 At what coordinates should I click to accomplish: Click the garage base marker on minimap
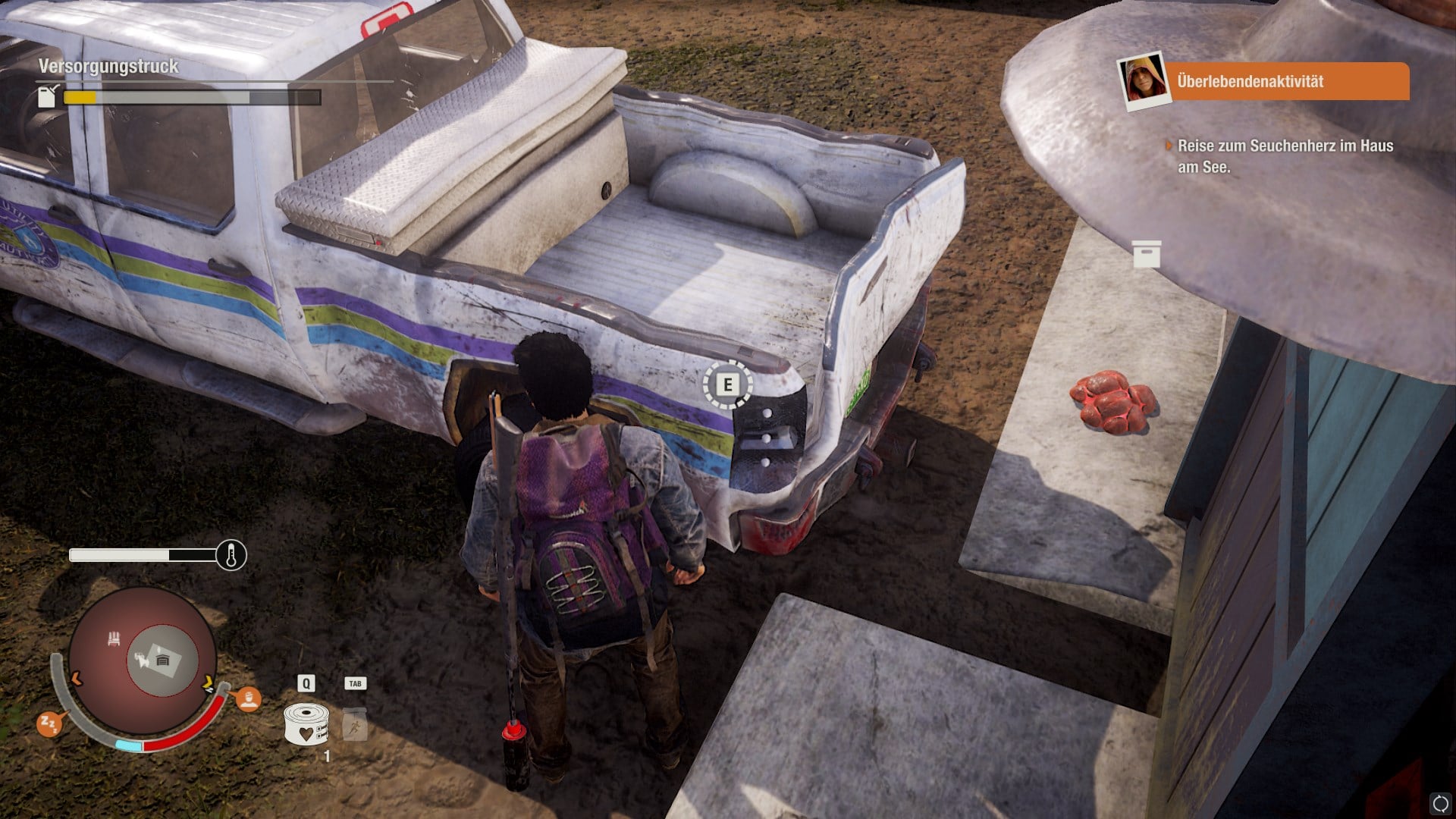click(162, 661)
